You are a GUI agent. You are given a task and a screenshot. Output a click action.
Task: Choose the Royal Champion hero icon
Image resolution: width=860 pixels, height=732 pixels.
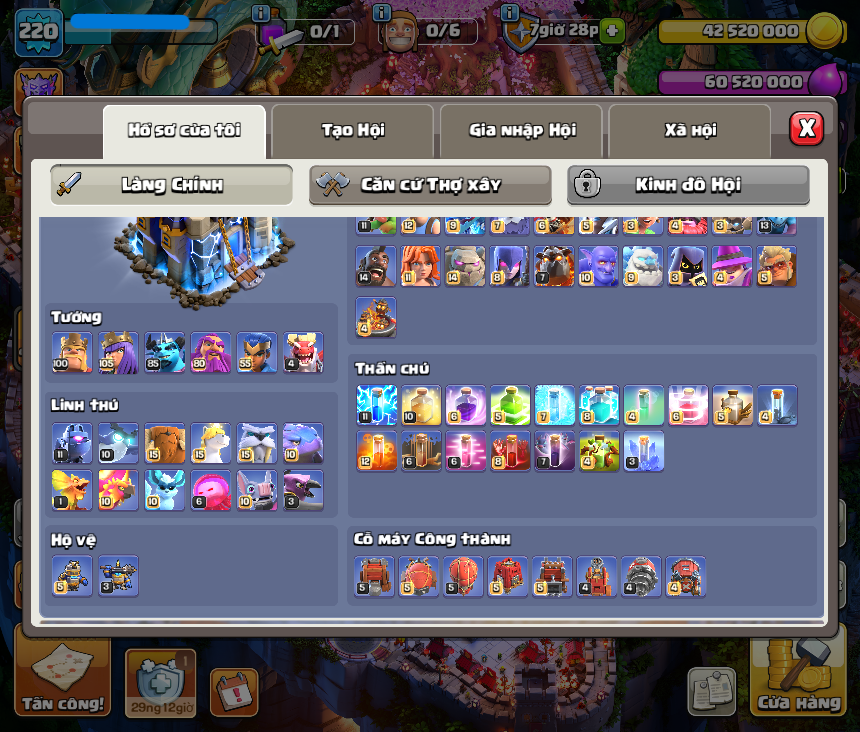(x=256, y=352)
